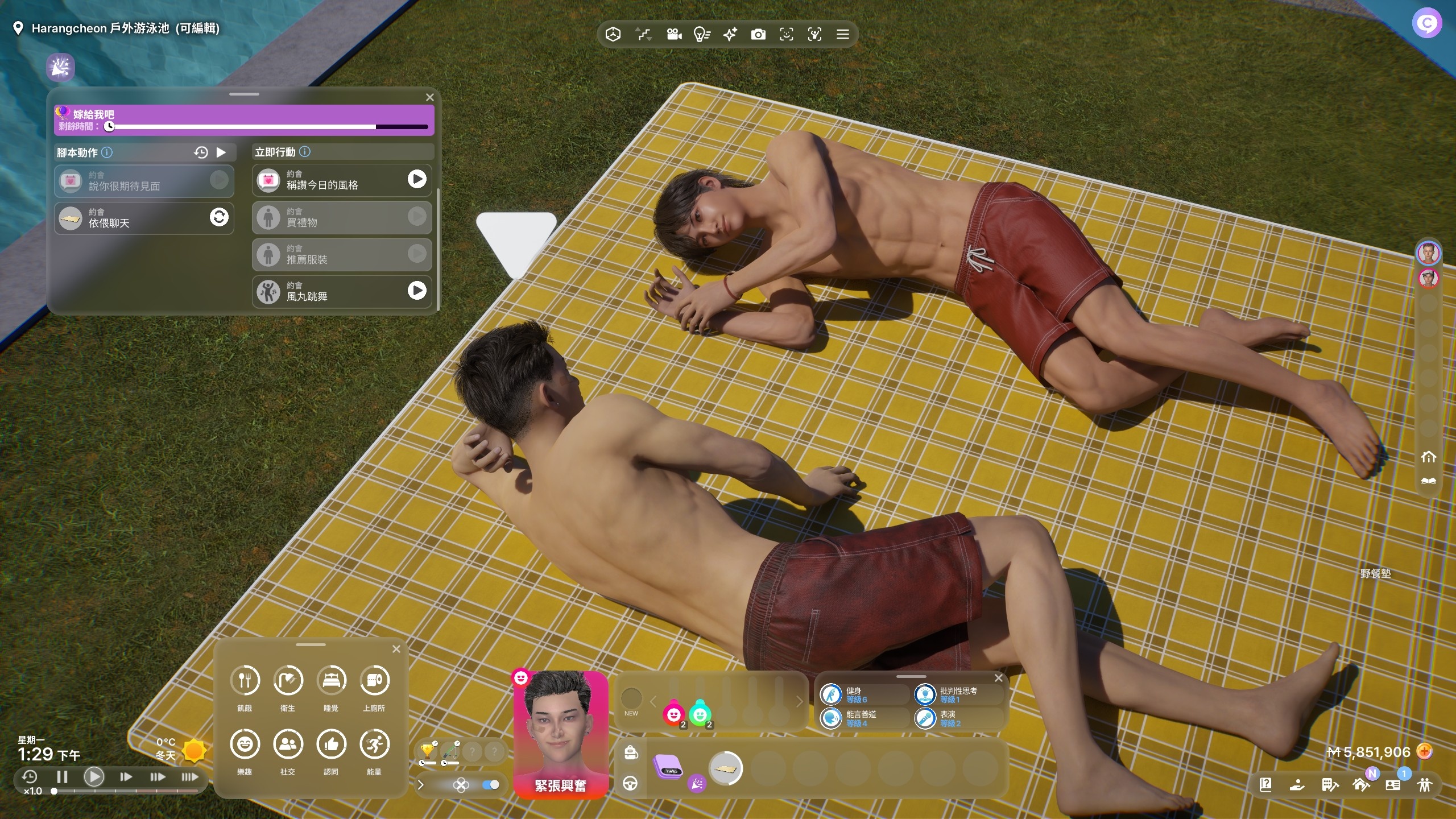1456x819 pixels.
Task: Open the hamburger menu in top toolbar
Action: (x=843, y=35)
